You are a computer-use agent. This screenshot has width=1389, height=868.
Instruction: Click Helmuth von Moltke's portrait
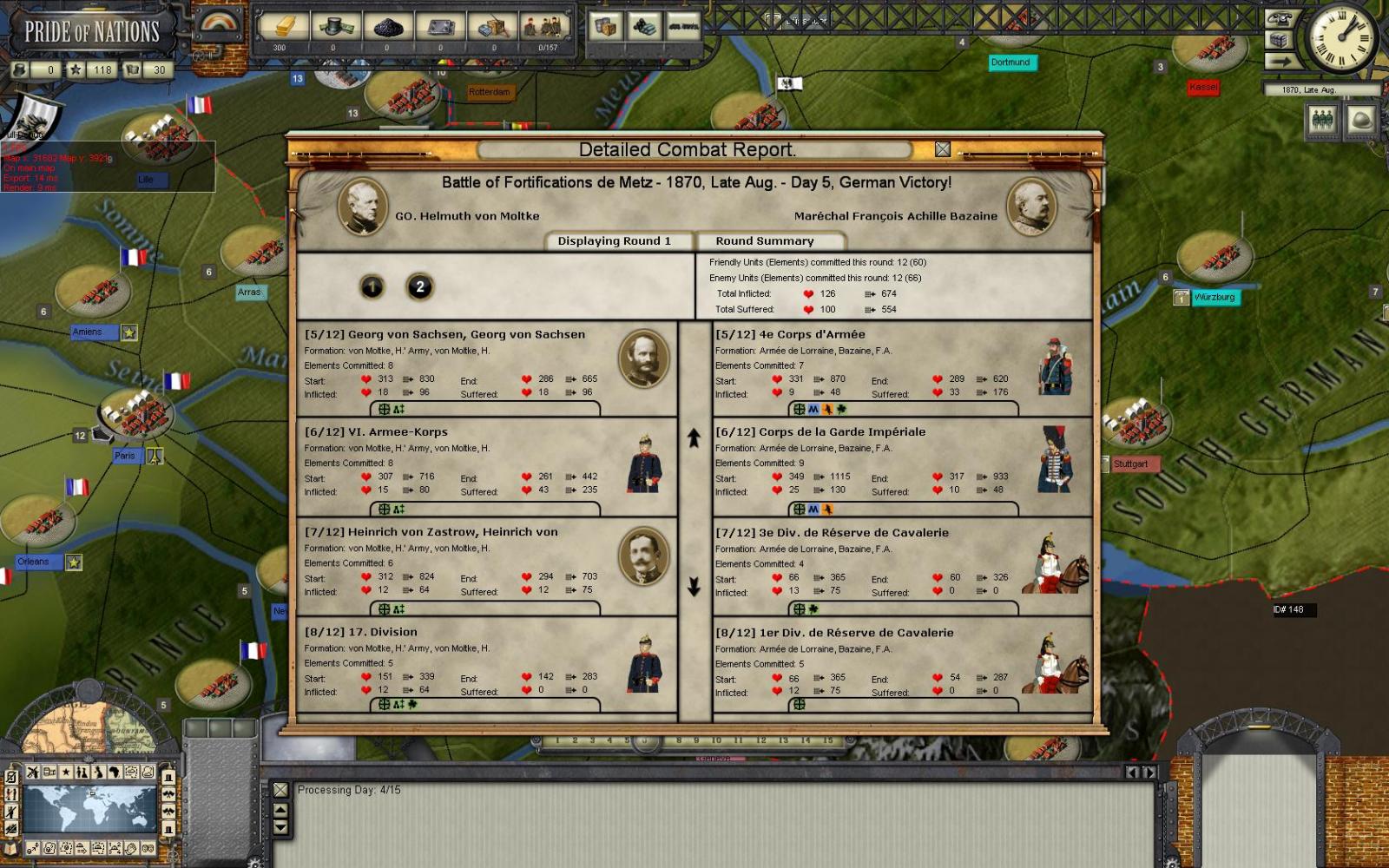pyautogui.click(x=362, y=207)
